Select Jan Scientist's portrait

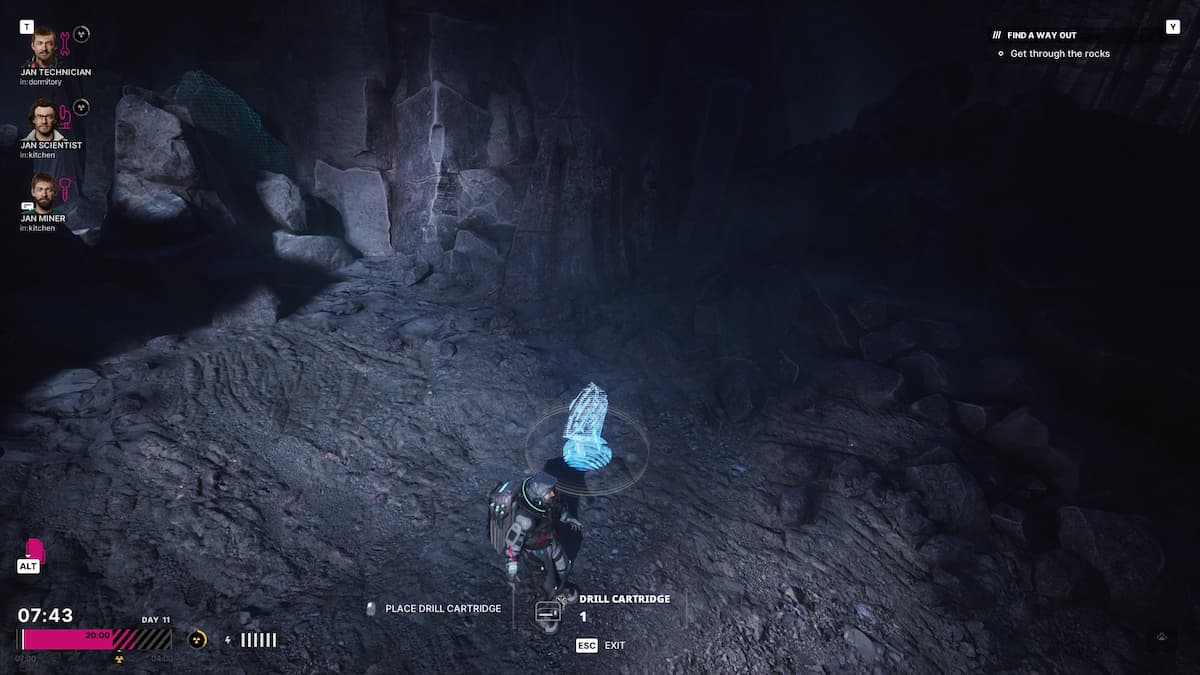42,119
